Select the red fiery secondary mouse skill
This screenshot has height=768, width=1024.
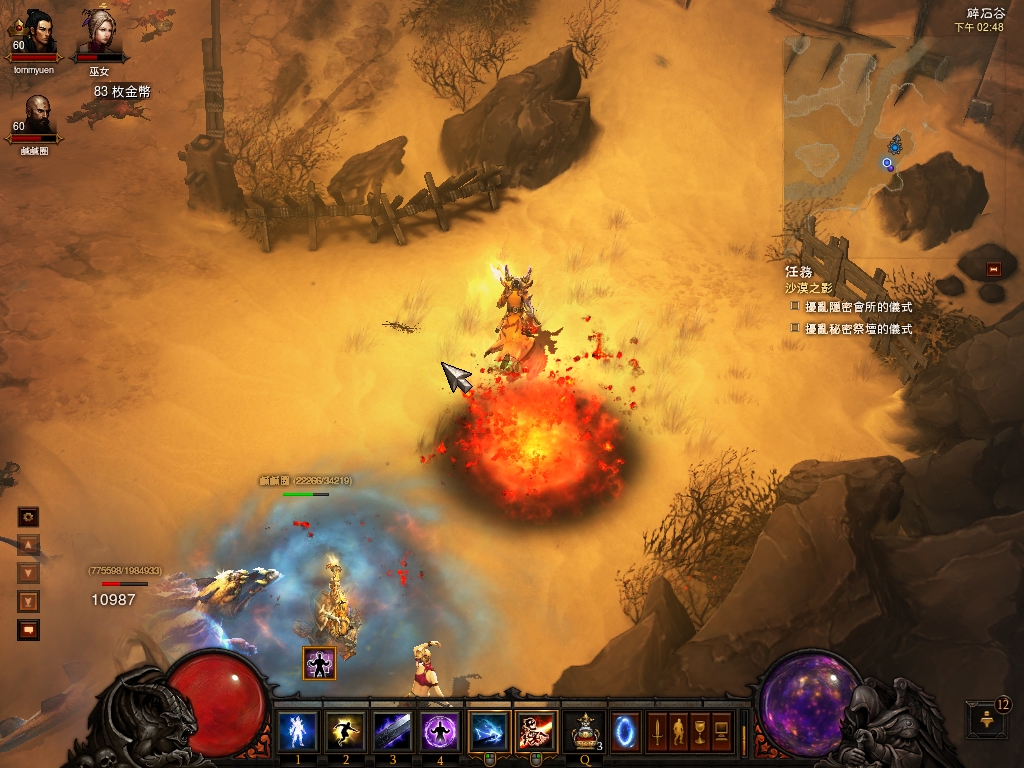tap(536, 731)
